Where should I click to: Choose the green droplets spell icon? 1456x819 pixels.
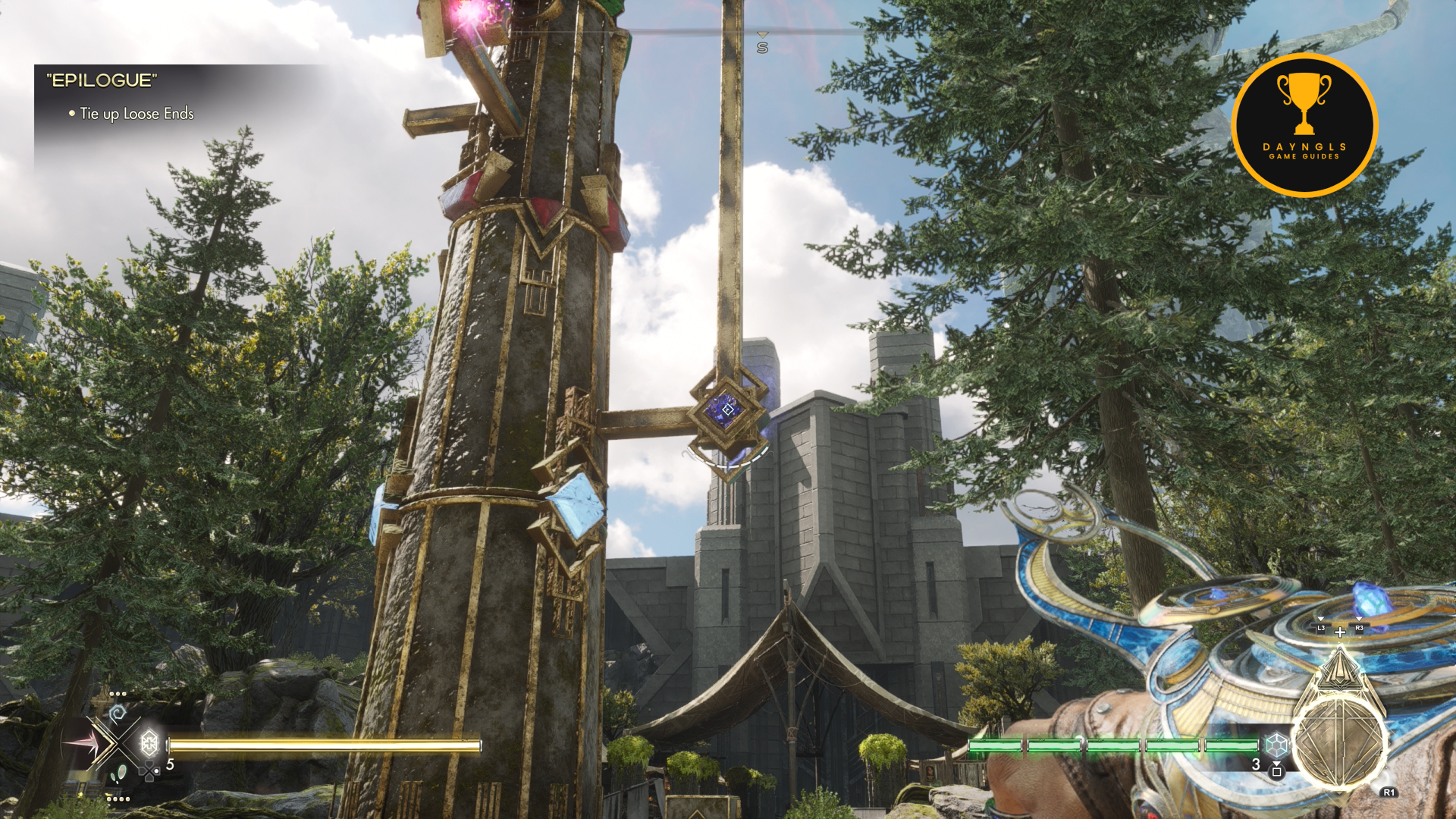tap(119, 773)
